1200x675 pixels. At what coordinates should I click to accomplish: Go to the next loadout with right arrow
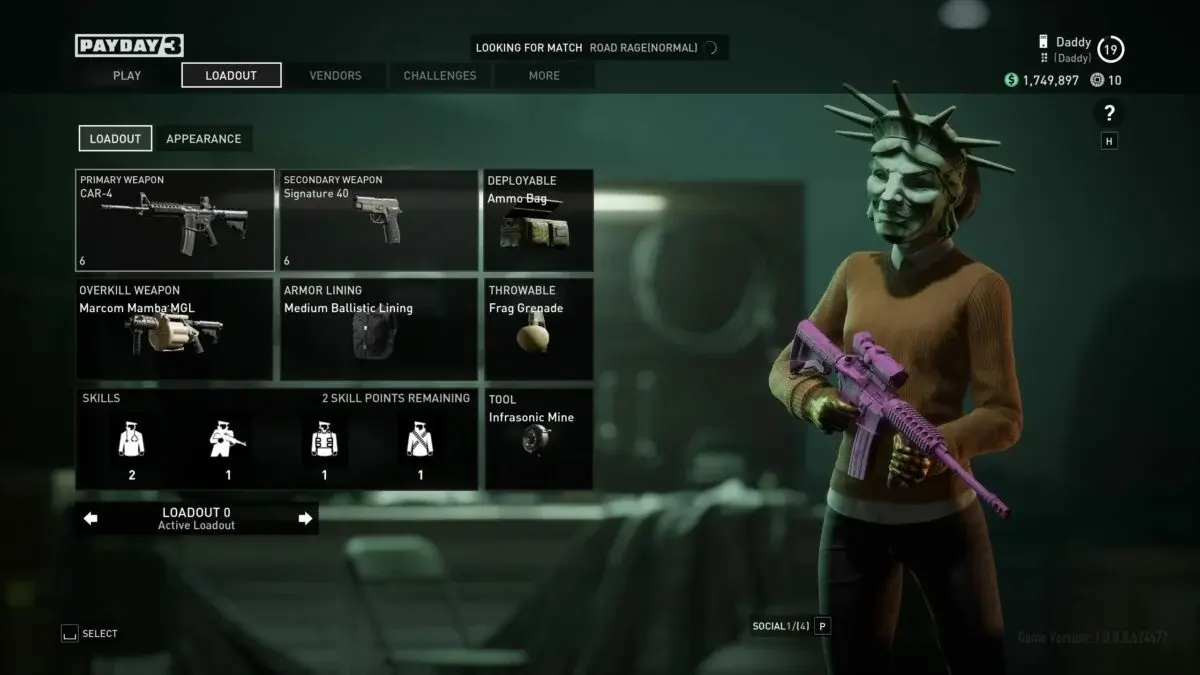tap(305, 518)
